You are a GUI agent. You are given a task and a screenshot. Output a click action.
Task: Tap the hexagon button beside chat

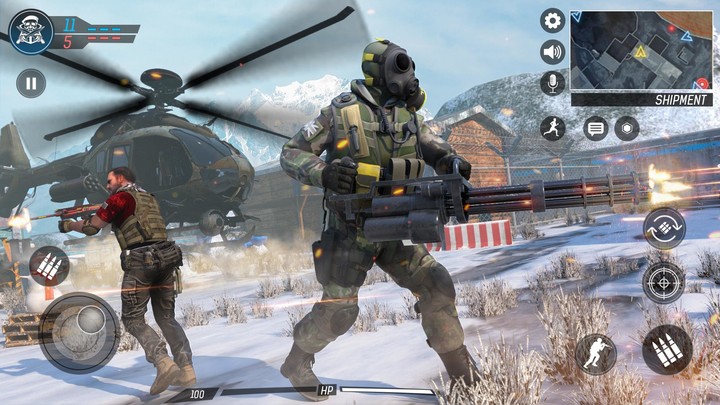(x=627, y=127)
